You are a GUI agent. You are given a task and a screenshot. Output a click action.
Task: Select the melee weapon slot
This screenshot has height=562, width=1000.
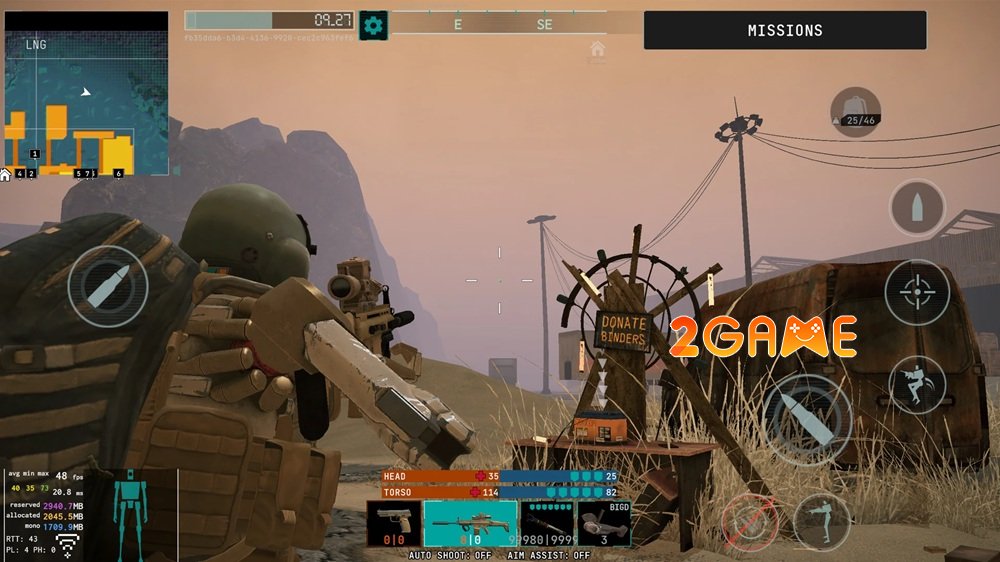(x=548, y=524)
